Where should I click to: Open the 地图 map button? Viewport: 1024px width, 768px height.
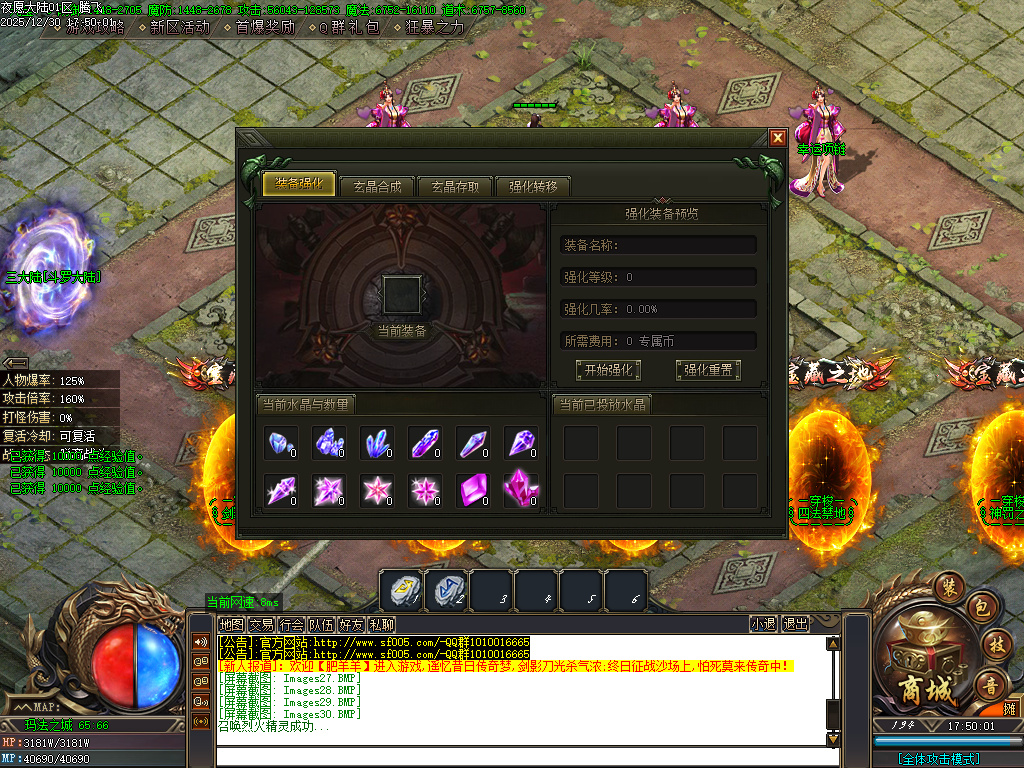pyautogui.click(x=231, y=624)
